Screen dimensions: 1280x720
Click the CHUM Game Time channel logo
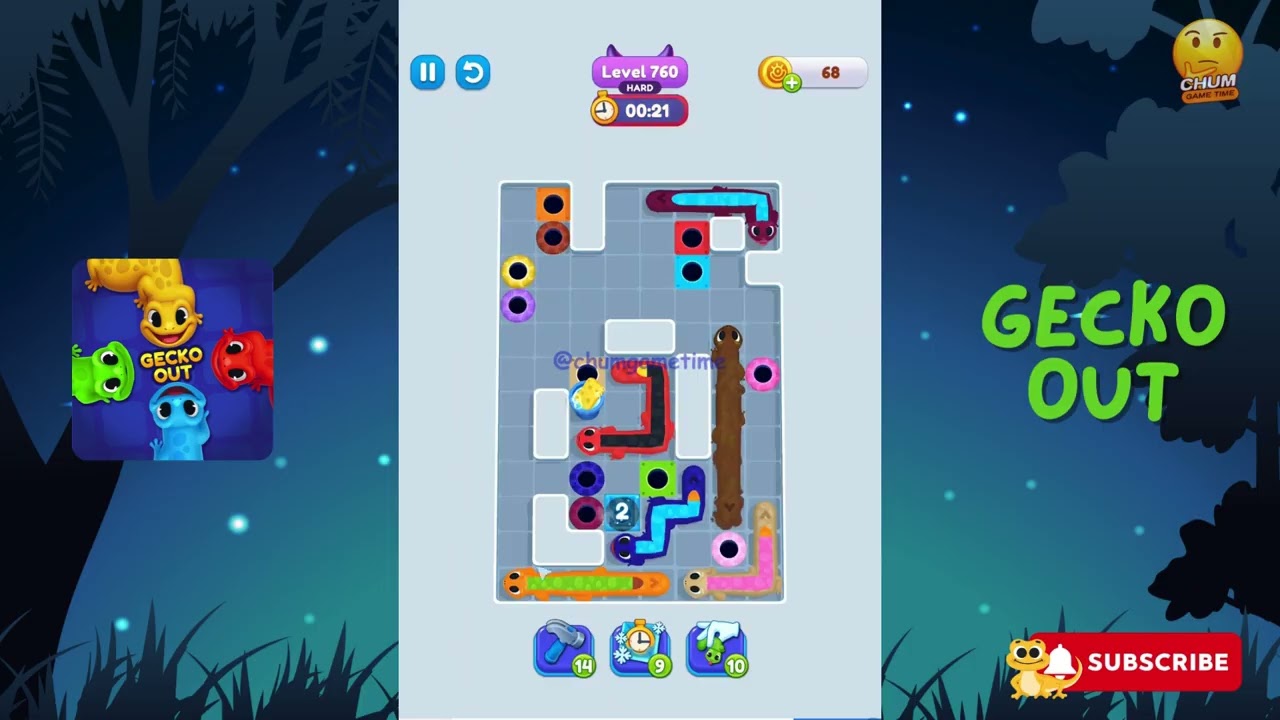pyautogui.click(x=1209, y=57)
